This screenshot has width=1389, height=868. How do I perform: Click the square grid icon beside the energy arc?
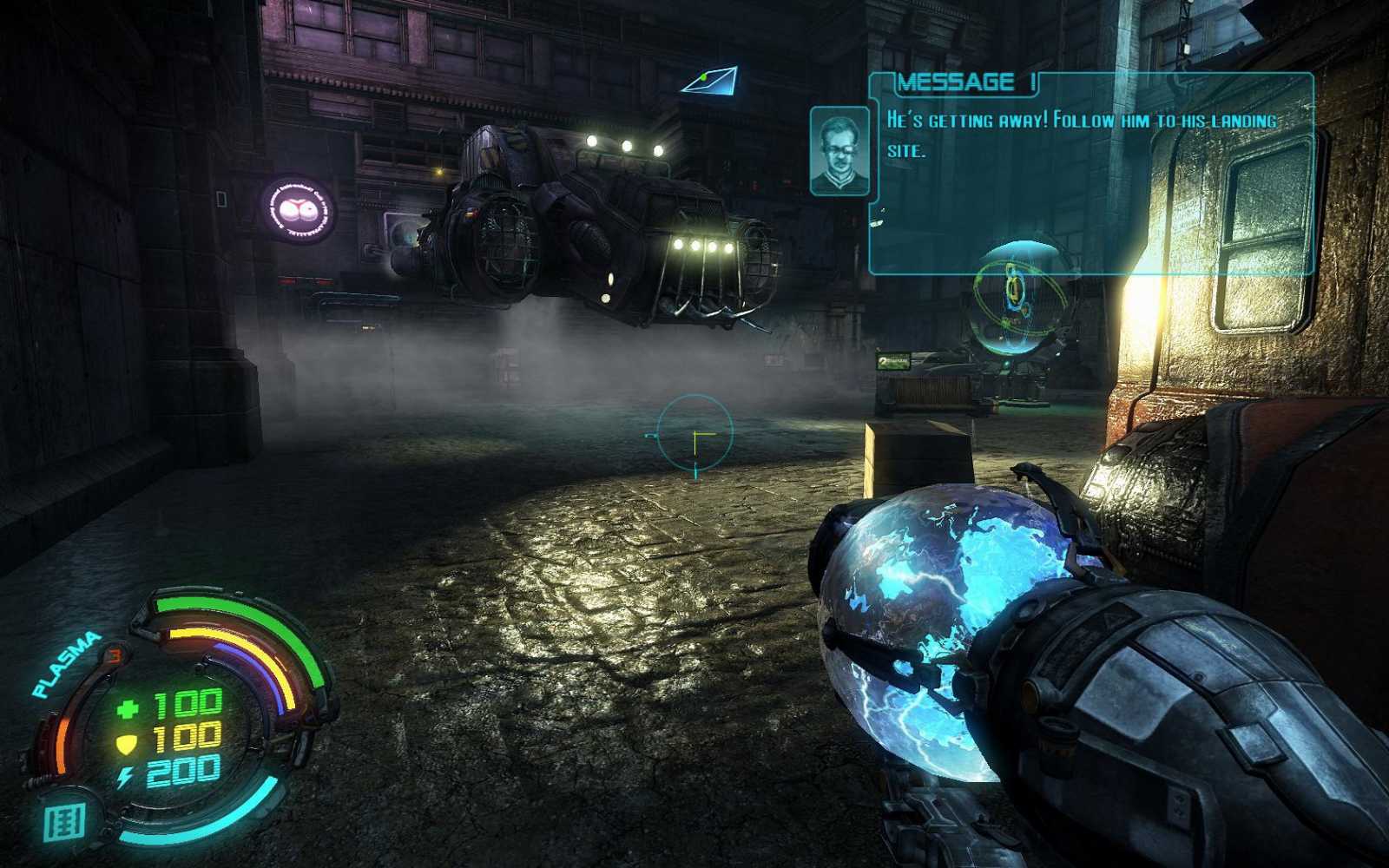click(65, 822)
